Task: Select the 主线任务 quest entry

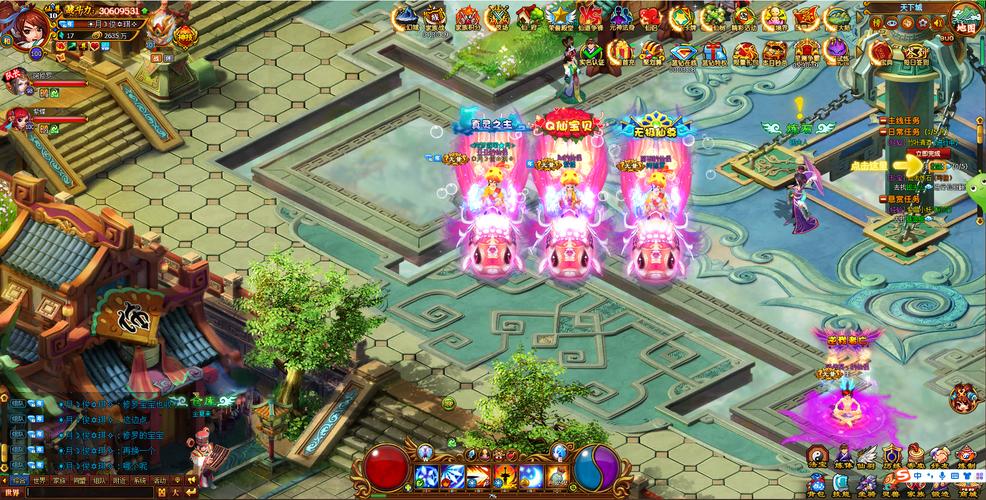Action: coord(904,120)
